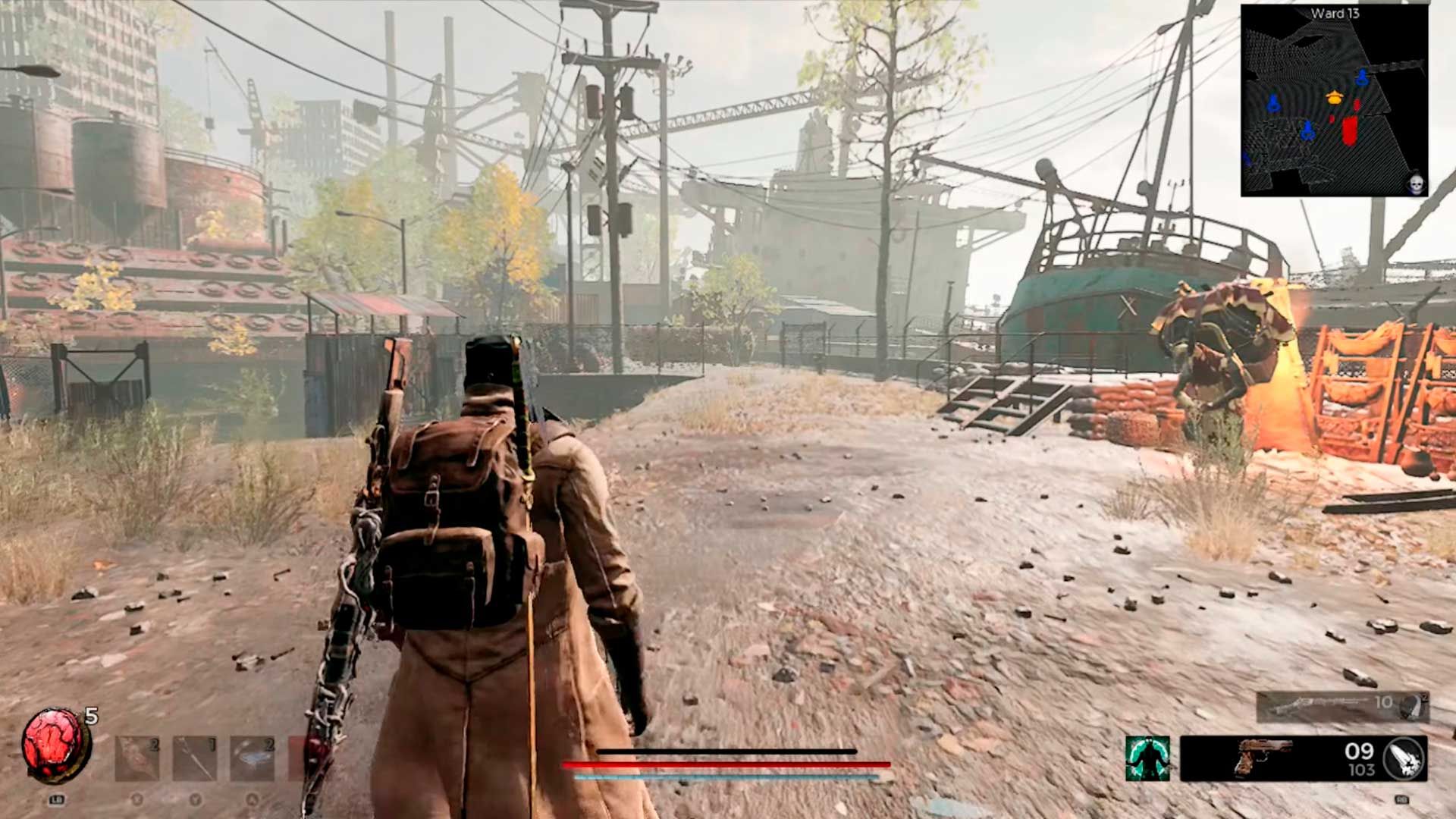Viewport: 1456px width, 819px height.
Task: Activate the green archetype skill icon
Action: 1147,758
